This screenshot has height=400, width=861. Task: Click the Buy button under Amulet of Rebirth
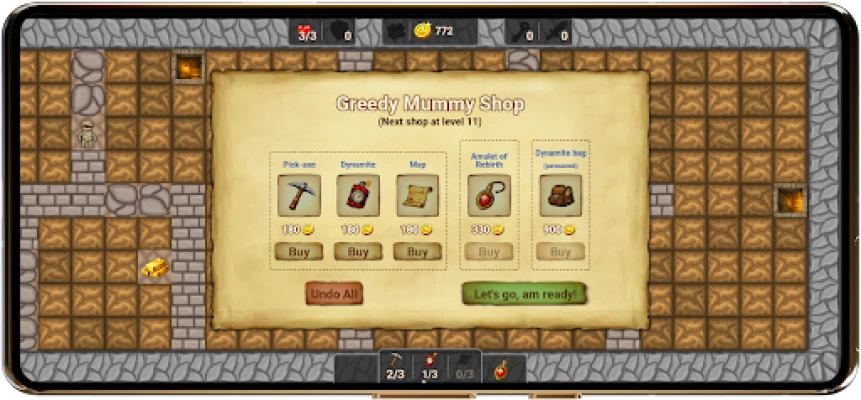pyautogui.click(x=488, y=252)
